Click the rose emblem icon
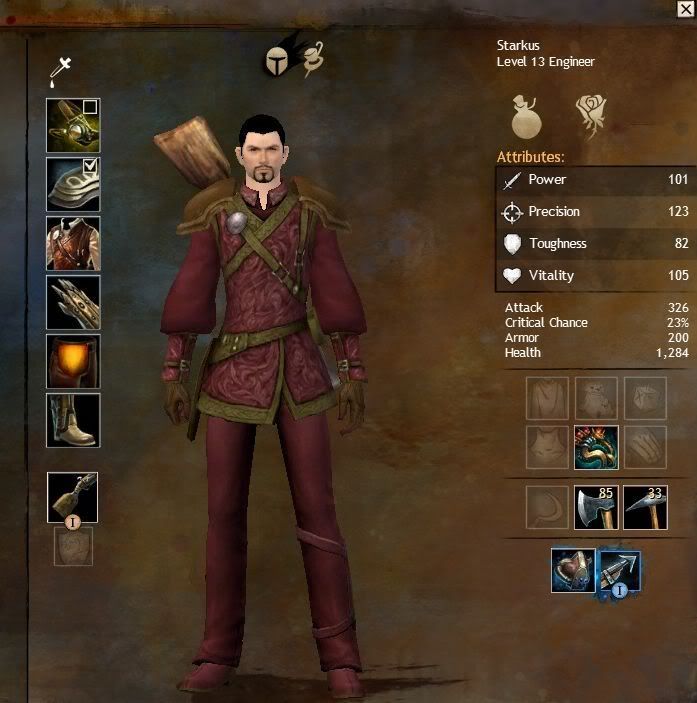697x703 pixels. 593,116
